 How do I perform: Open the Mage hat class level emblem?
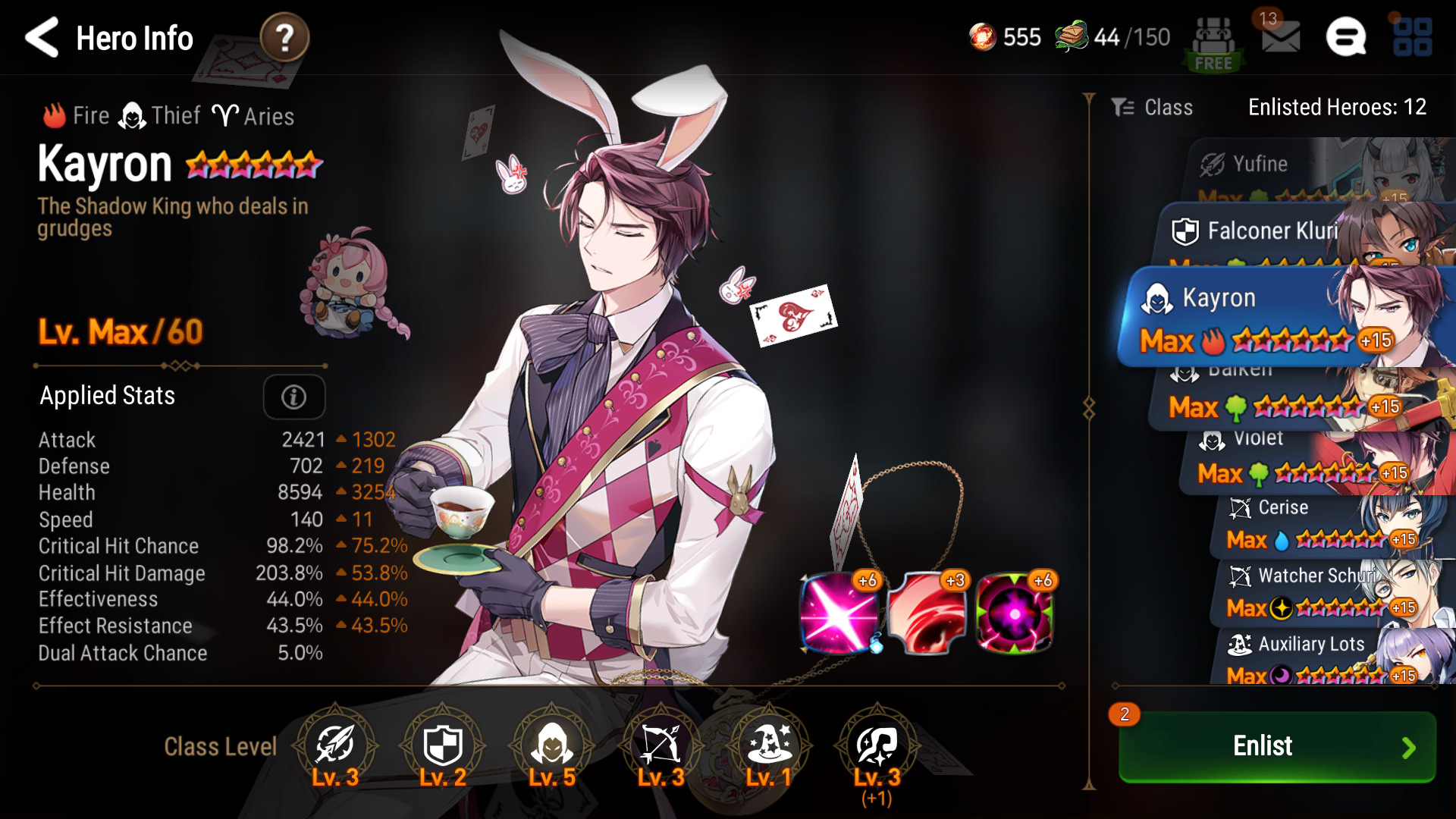[769, 746]
